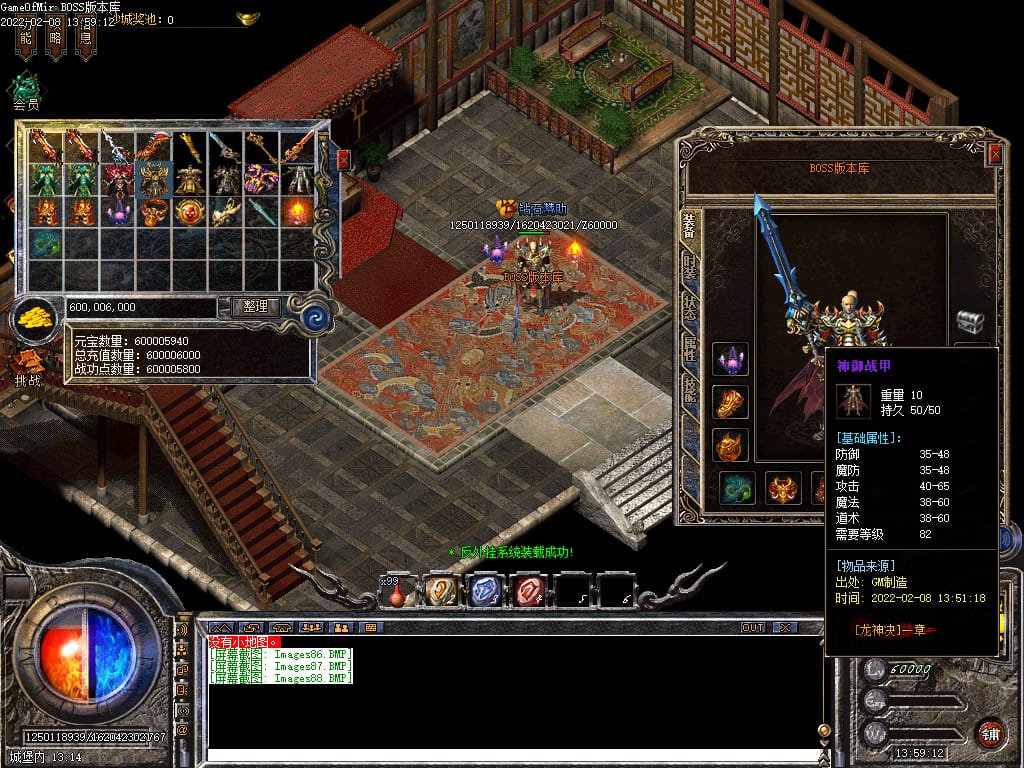Open the 挑战 challenge menu
Screen dimensions: 1024x768
[x=28, y=366]
